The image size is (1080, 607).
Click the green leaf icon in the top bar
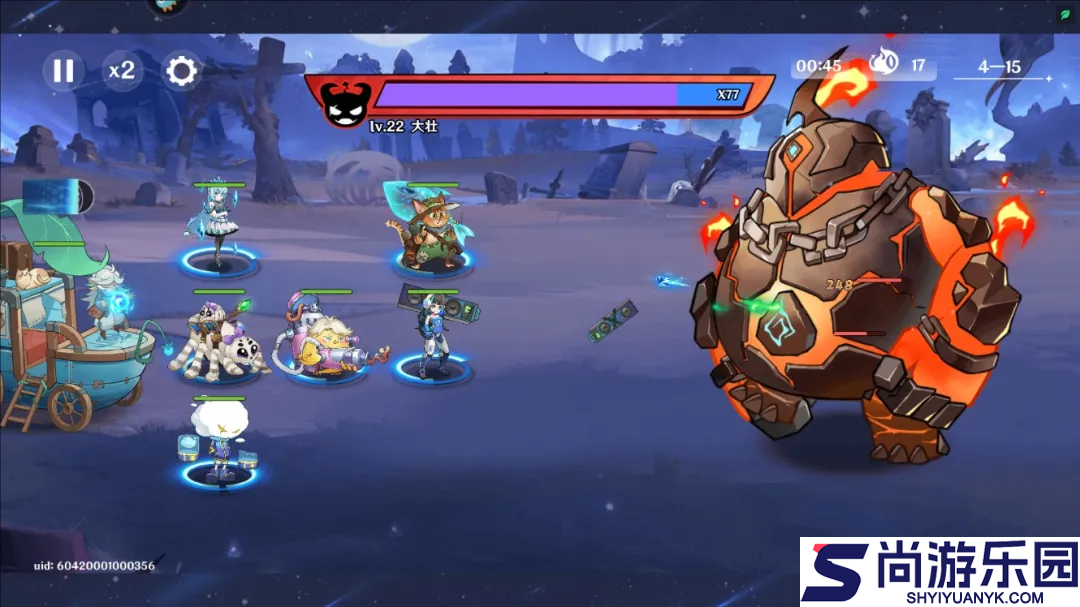point(1065,15)
